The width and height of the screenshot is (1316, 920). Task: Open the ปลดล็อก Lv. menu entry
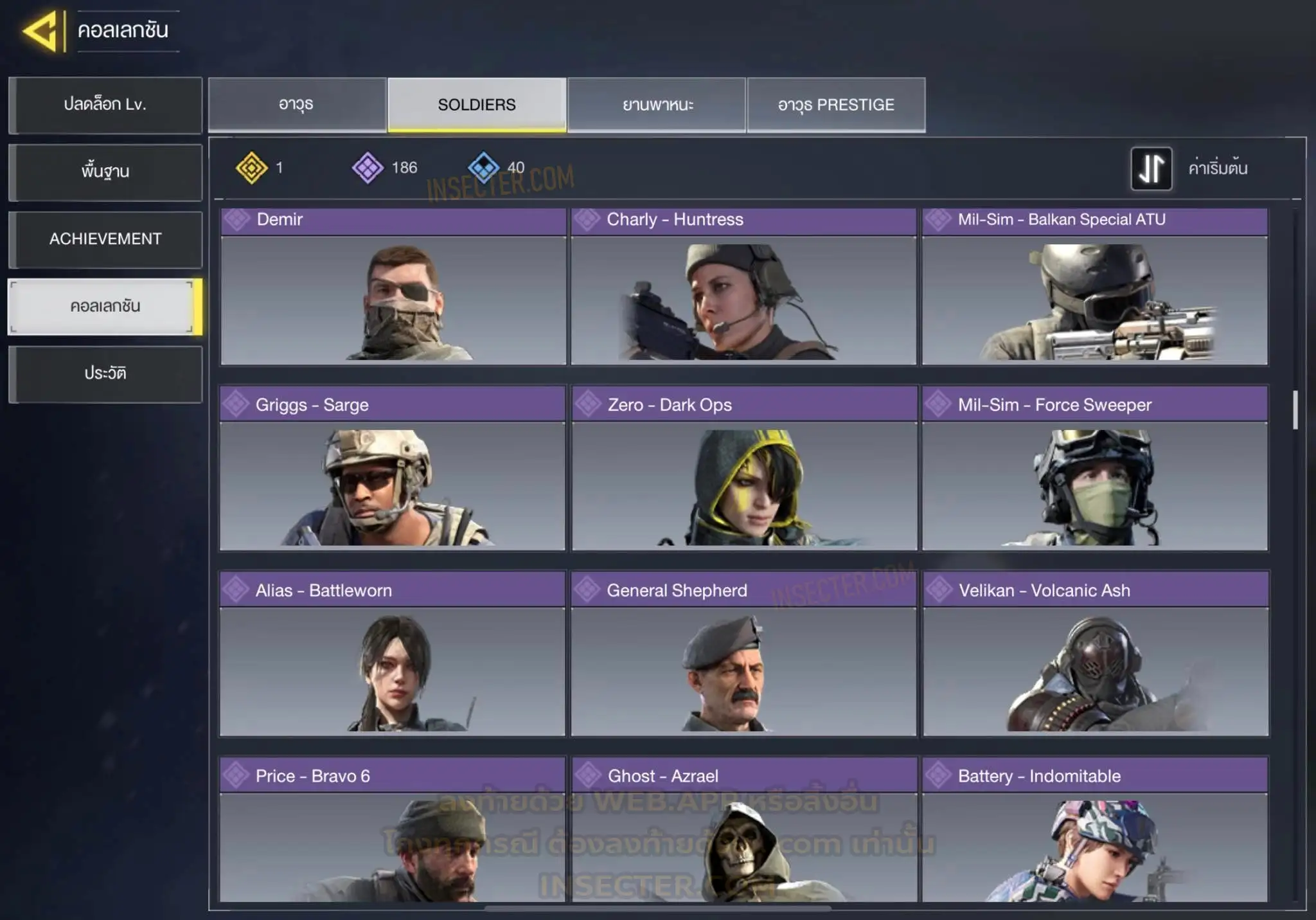[105, 105]
